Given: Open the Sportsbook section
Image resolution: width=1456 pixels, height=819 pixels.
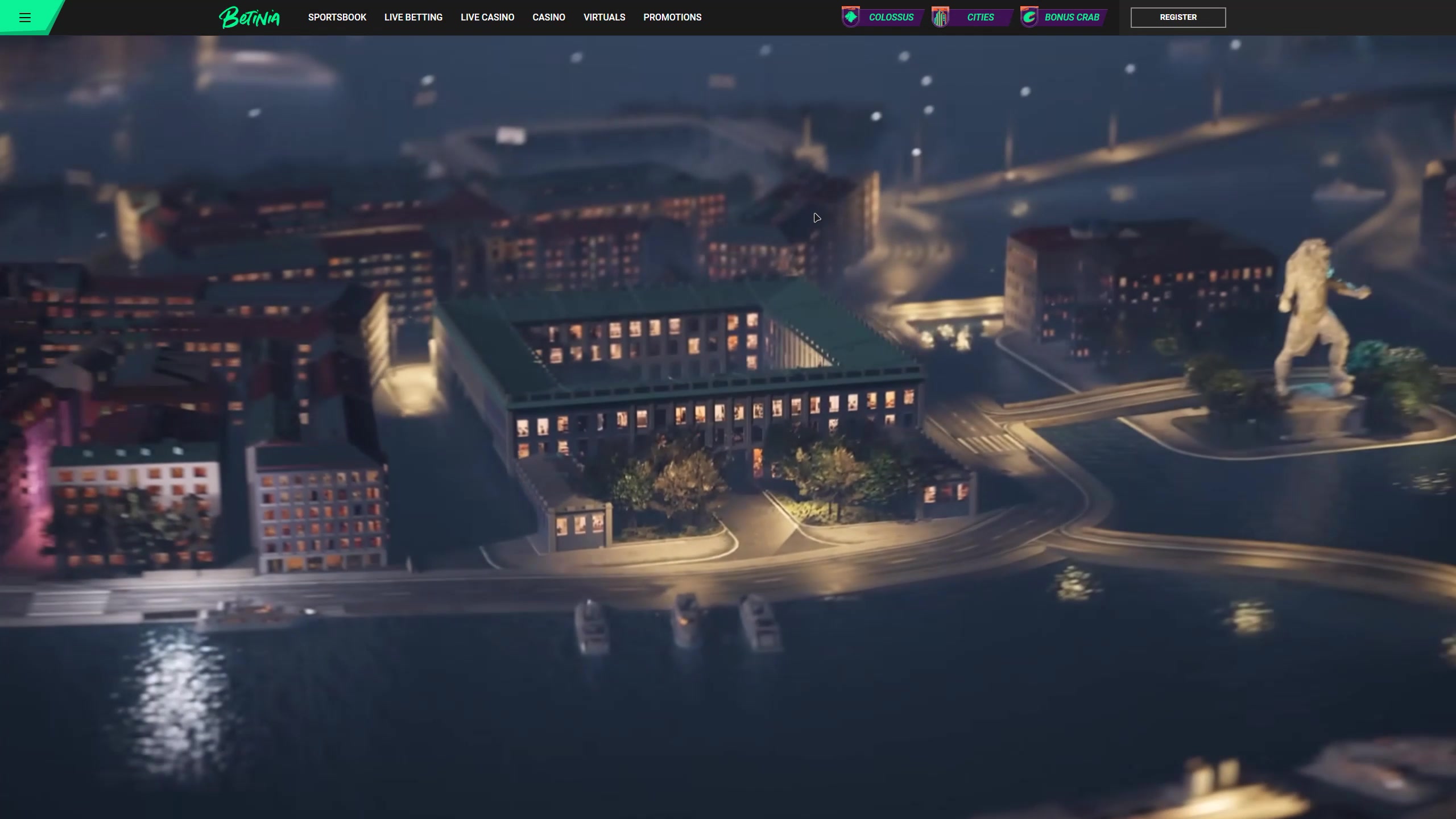Looking at the screenshot, I should (337, 18).
